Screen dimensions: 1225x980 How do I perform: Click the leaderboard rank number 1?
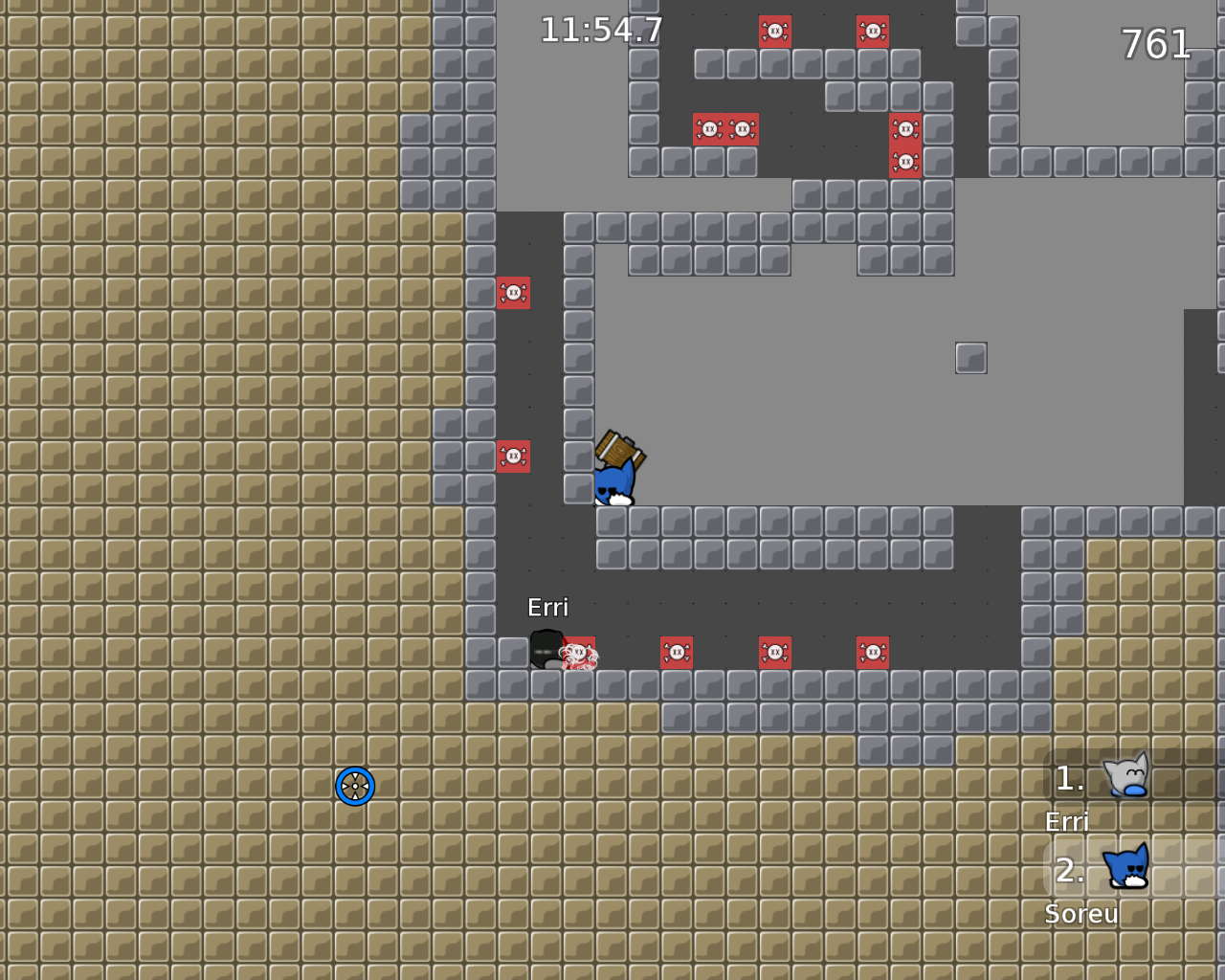1068,778
